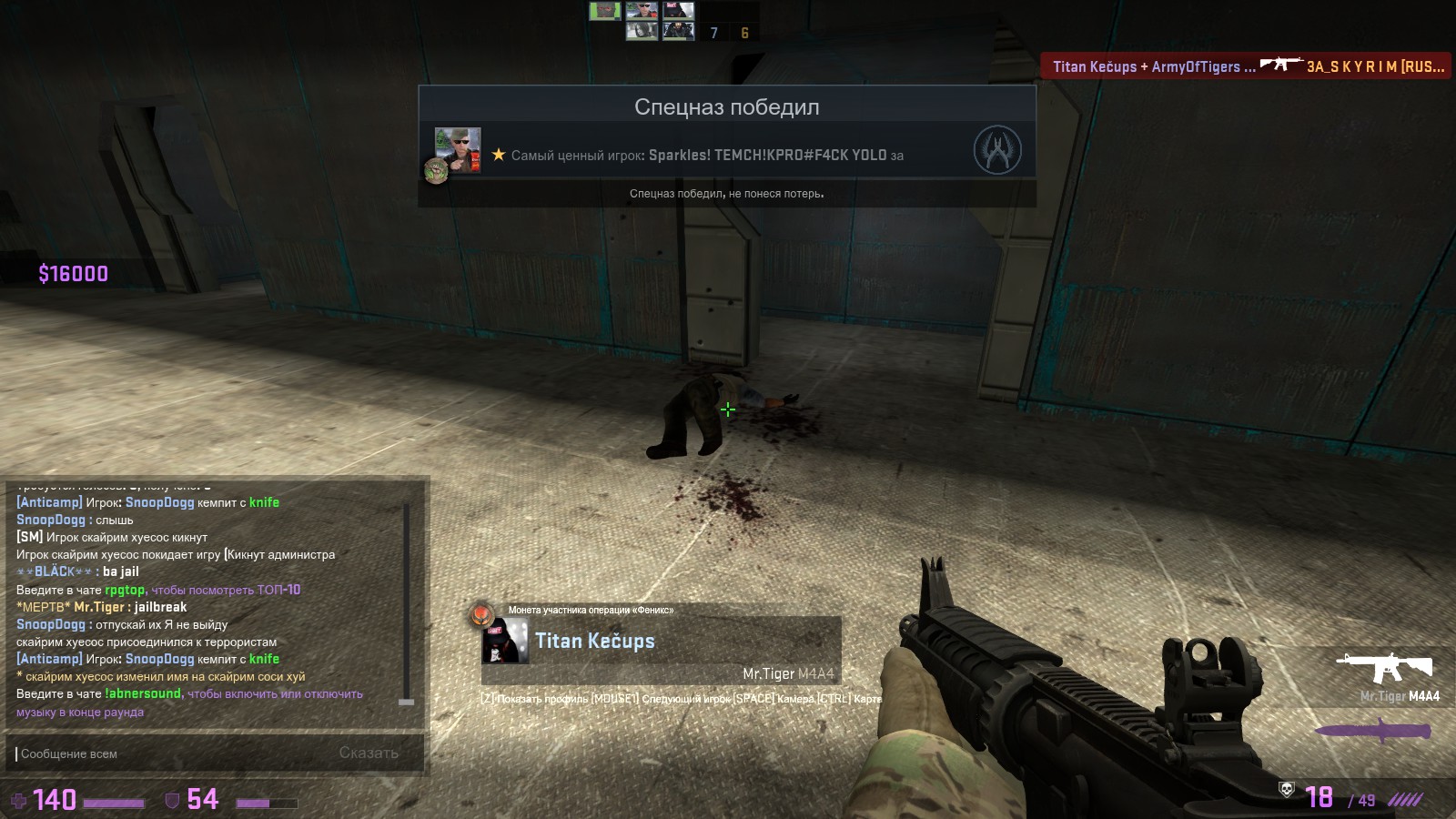Screen dimensions: 1456x819
Task: Select the M4A4 rifle in the weapon list
Action: point(1384,668)
